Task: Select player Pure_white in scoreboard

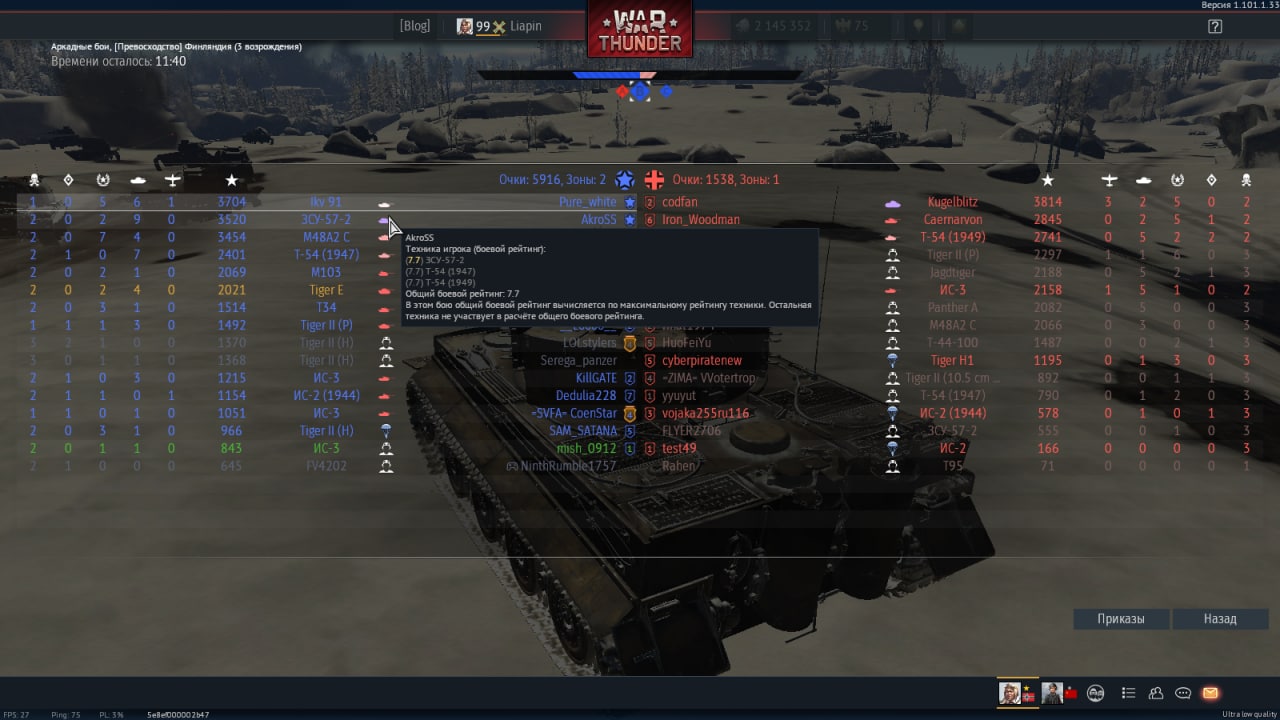Action: pyautogui.click(x=588, y=202)
